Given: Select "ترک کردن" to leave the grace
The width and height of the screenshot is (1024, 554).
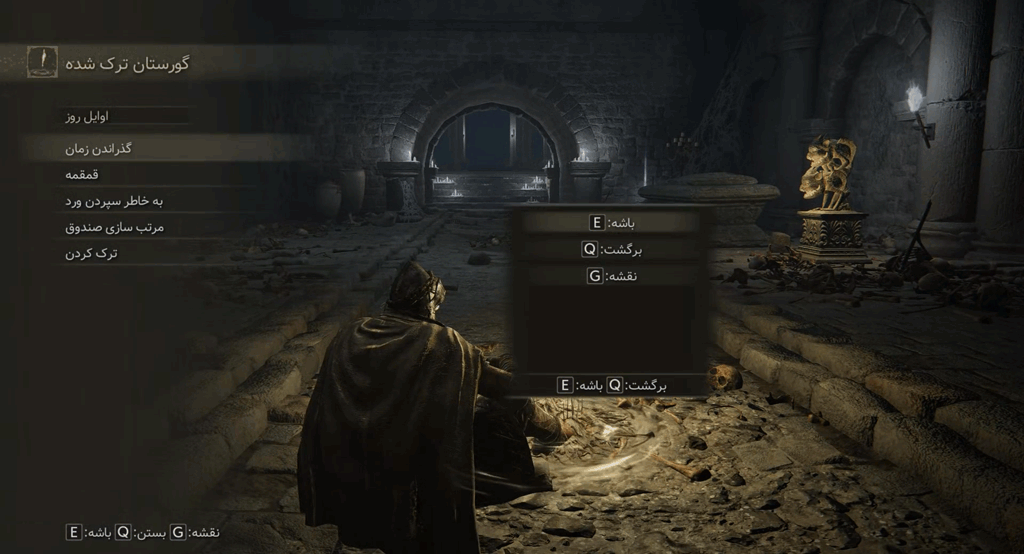Looking at the screenshot, I should coord(92,253).
